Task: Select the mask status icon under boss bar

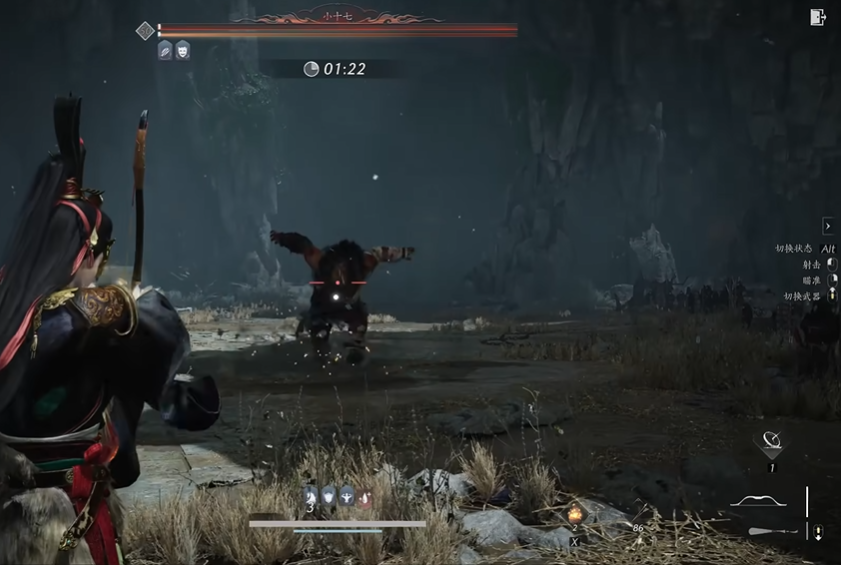Action: [x=182, y=50]
